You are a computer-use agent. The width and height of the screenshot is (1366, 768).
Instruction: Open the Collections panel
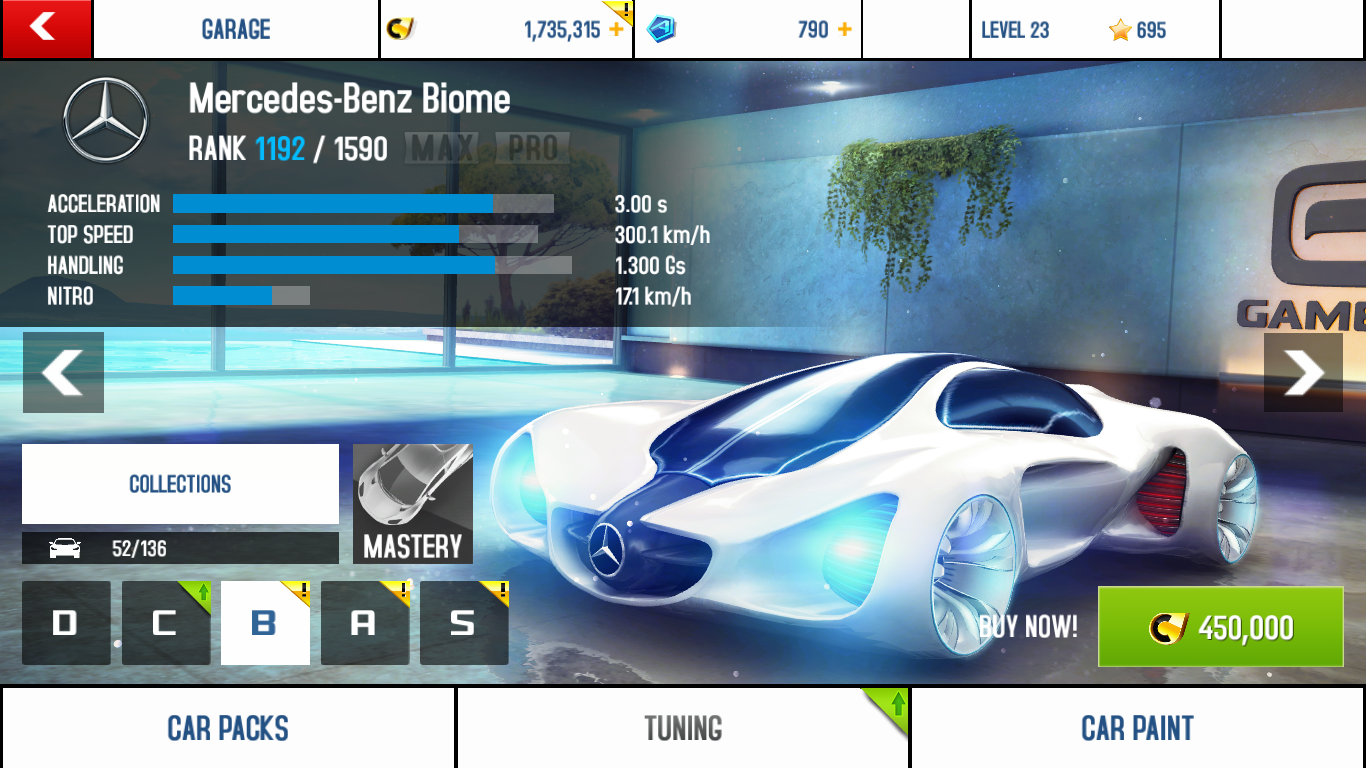click(180, 484)
